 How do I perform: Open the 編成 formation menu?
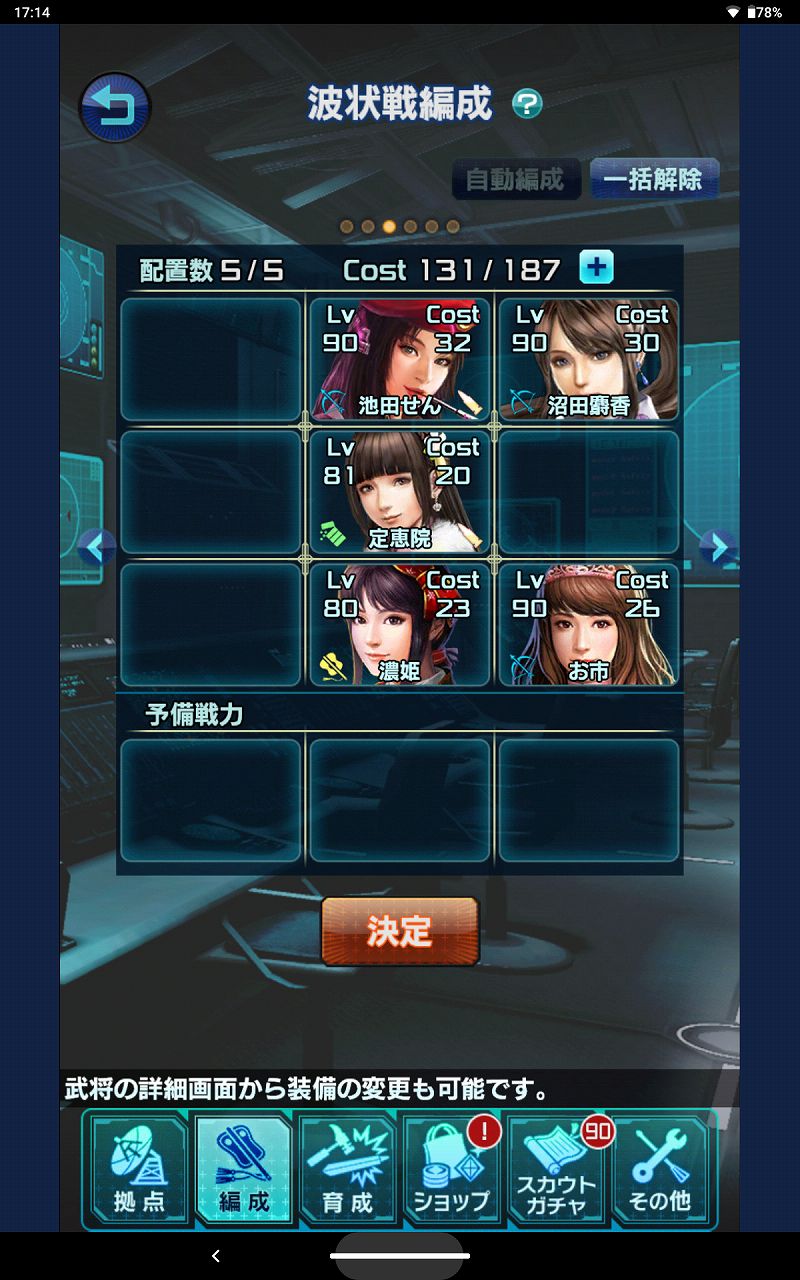coord(244,1169)
